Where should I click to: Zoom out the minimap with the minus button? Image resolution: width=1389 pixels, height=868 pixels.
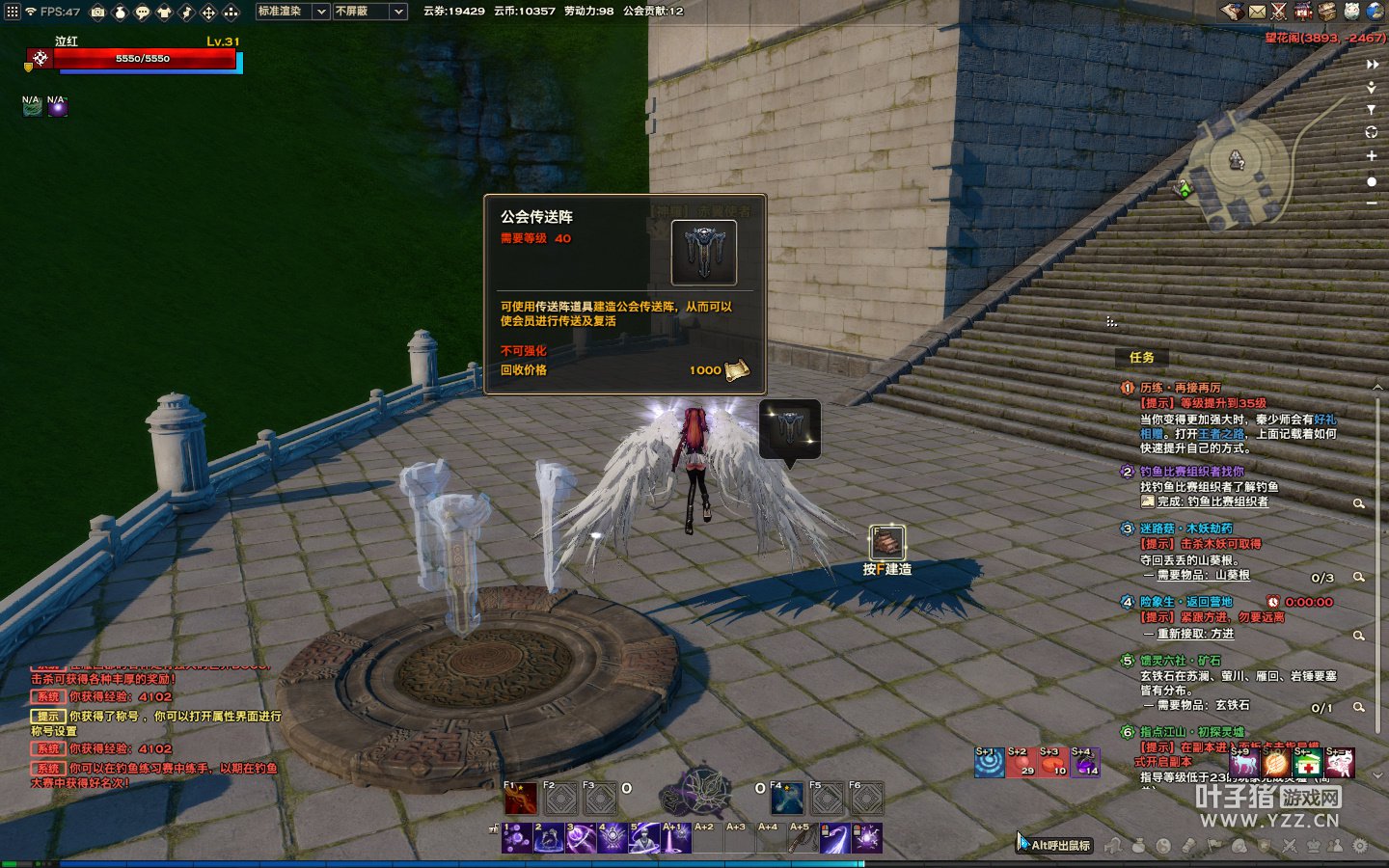click(1372, 203)
